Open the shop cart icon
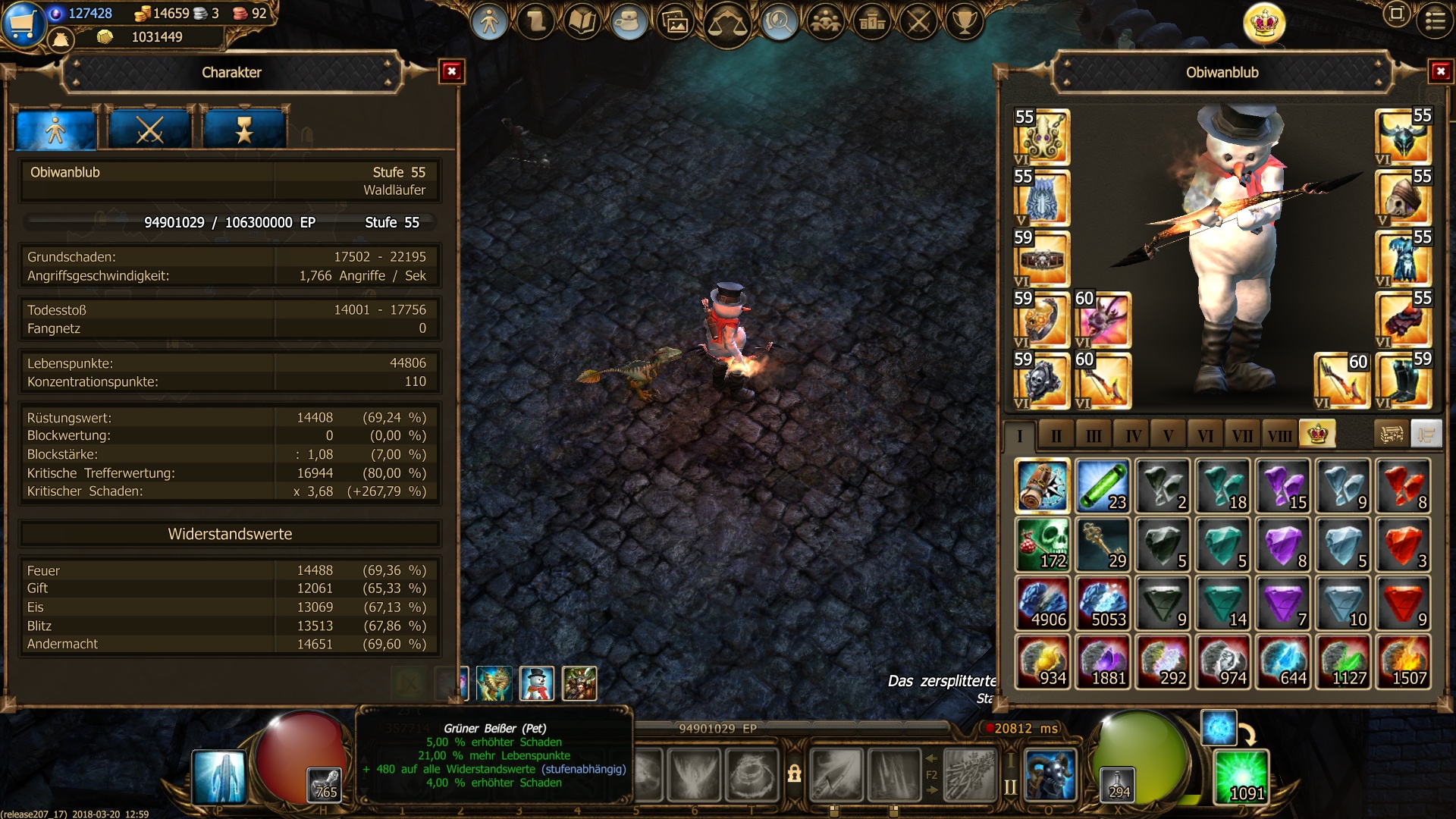 tap(21, 23)
